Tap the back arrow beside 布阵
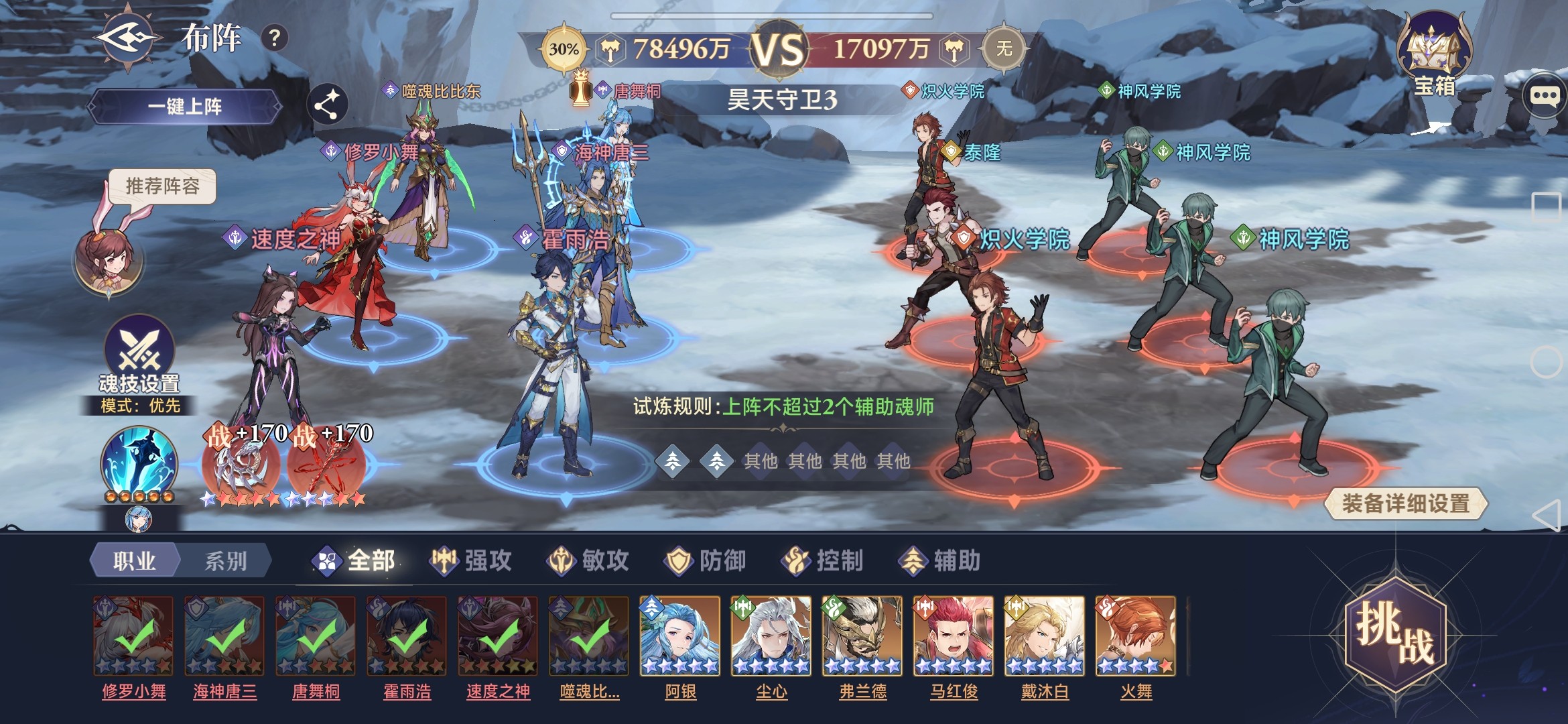1568x724 pixels. [x=129, y=38]
